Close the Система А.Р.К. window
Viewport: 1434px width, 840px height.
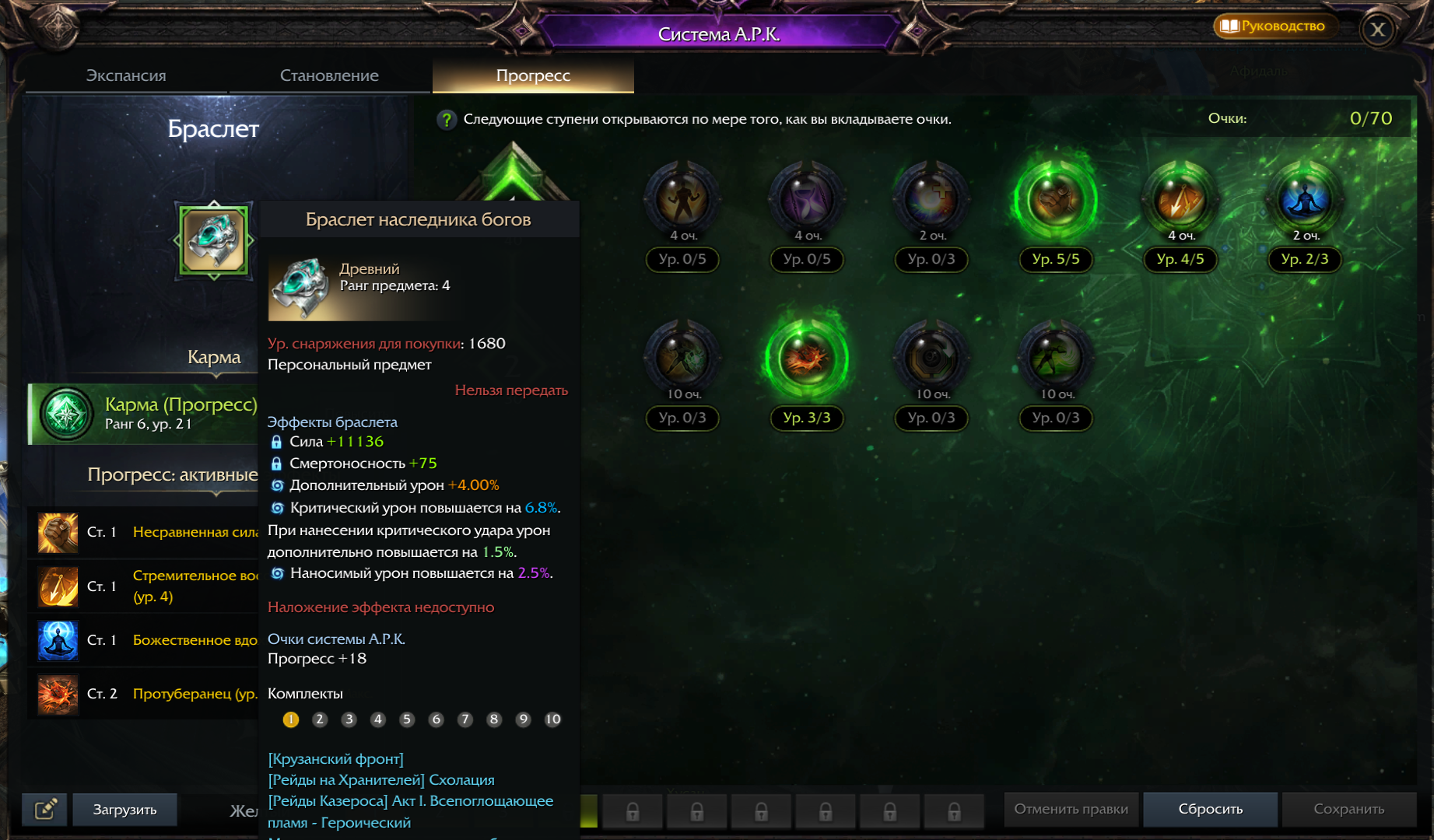point(1377,30)
